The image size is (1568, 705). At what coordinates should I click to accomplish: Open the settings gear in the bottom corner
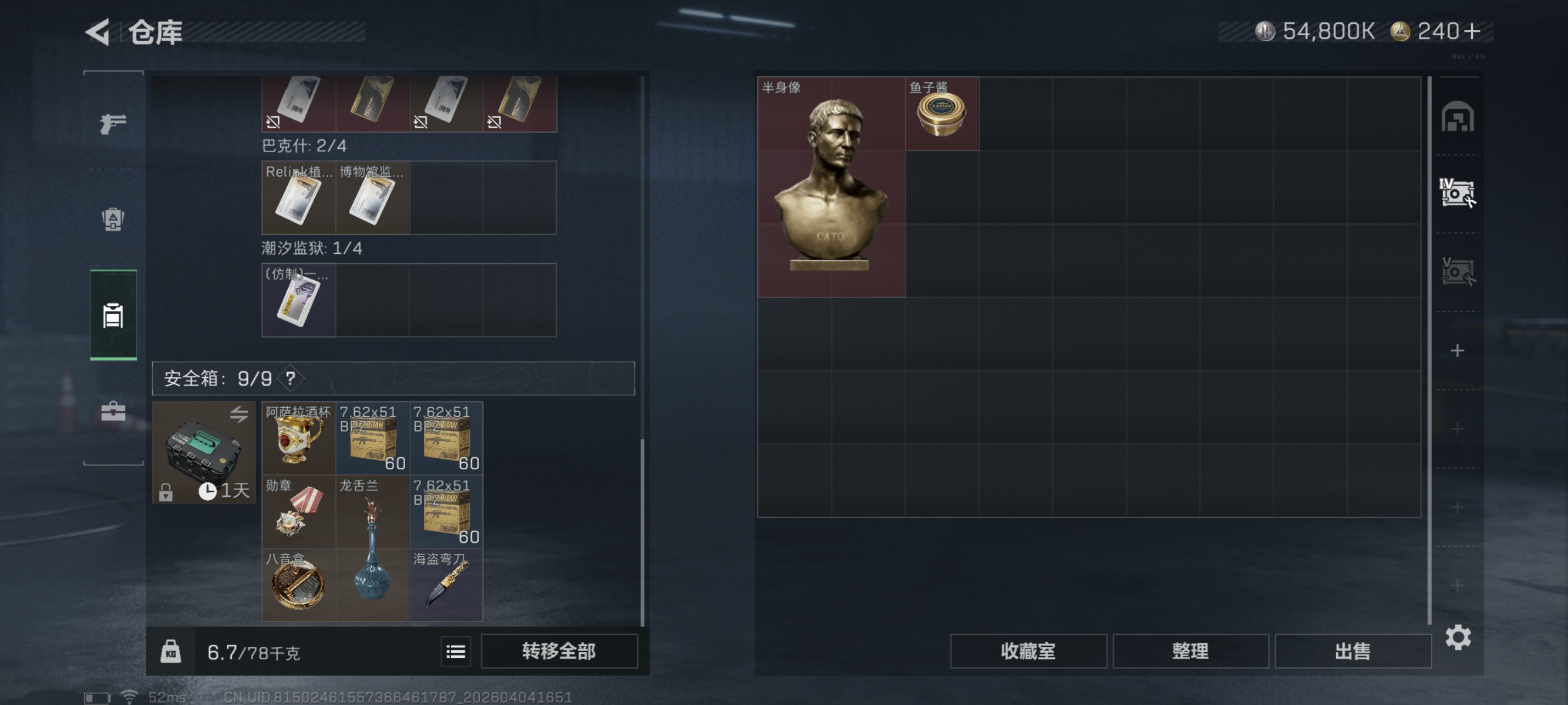tap(1457, 637)
